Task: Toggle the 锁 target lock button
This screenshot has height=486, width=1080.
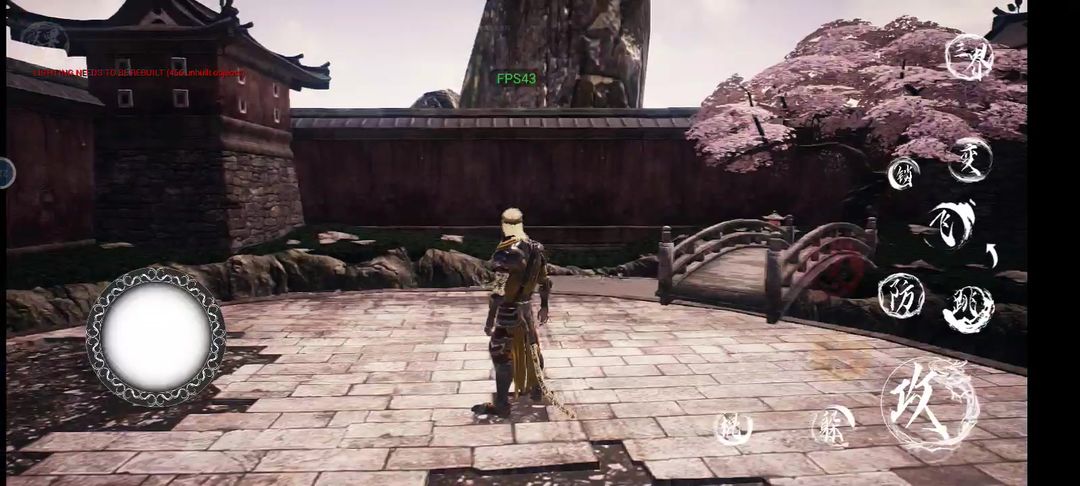Action: [x=903, y=173]
